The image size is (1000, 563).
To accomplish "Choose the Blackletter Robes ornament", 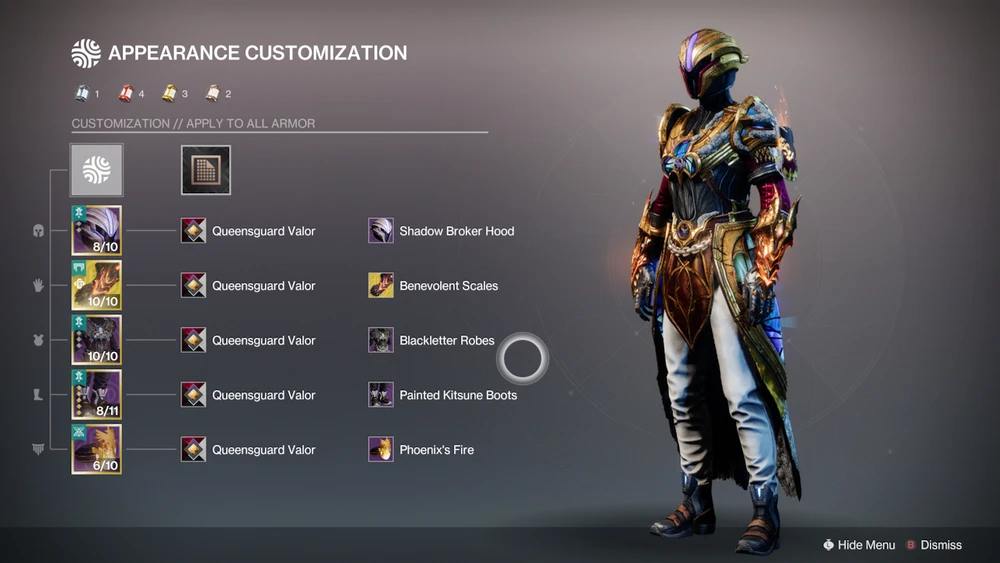I will pos(381,340).
